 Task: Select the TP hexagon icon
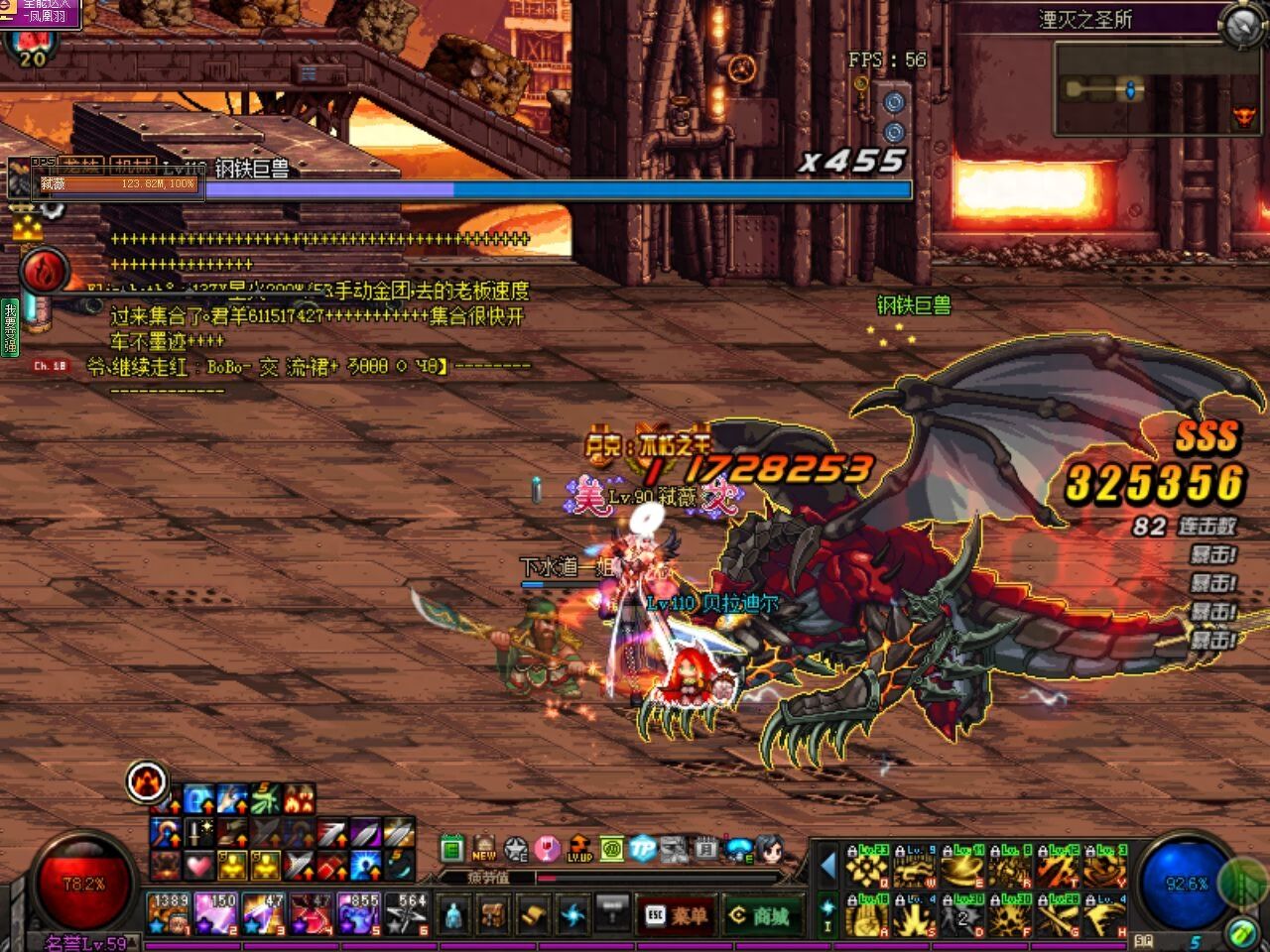[x=642, y=850]
